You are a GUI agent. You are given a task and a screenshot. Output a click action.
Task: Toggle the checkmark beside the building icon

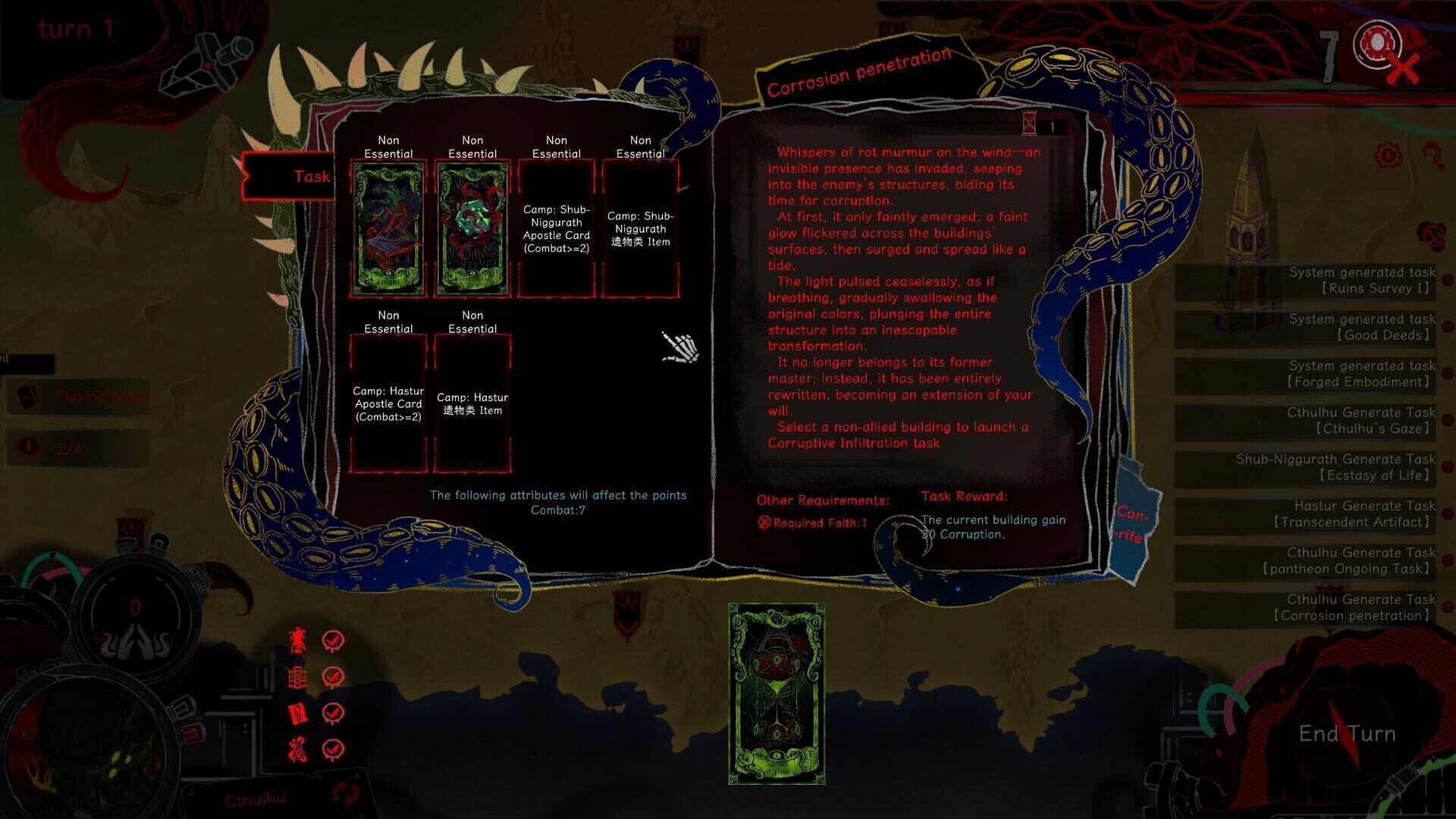pos(331,675)
